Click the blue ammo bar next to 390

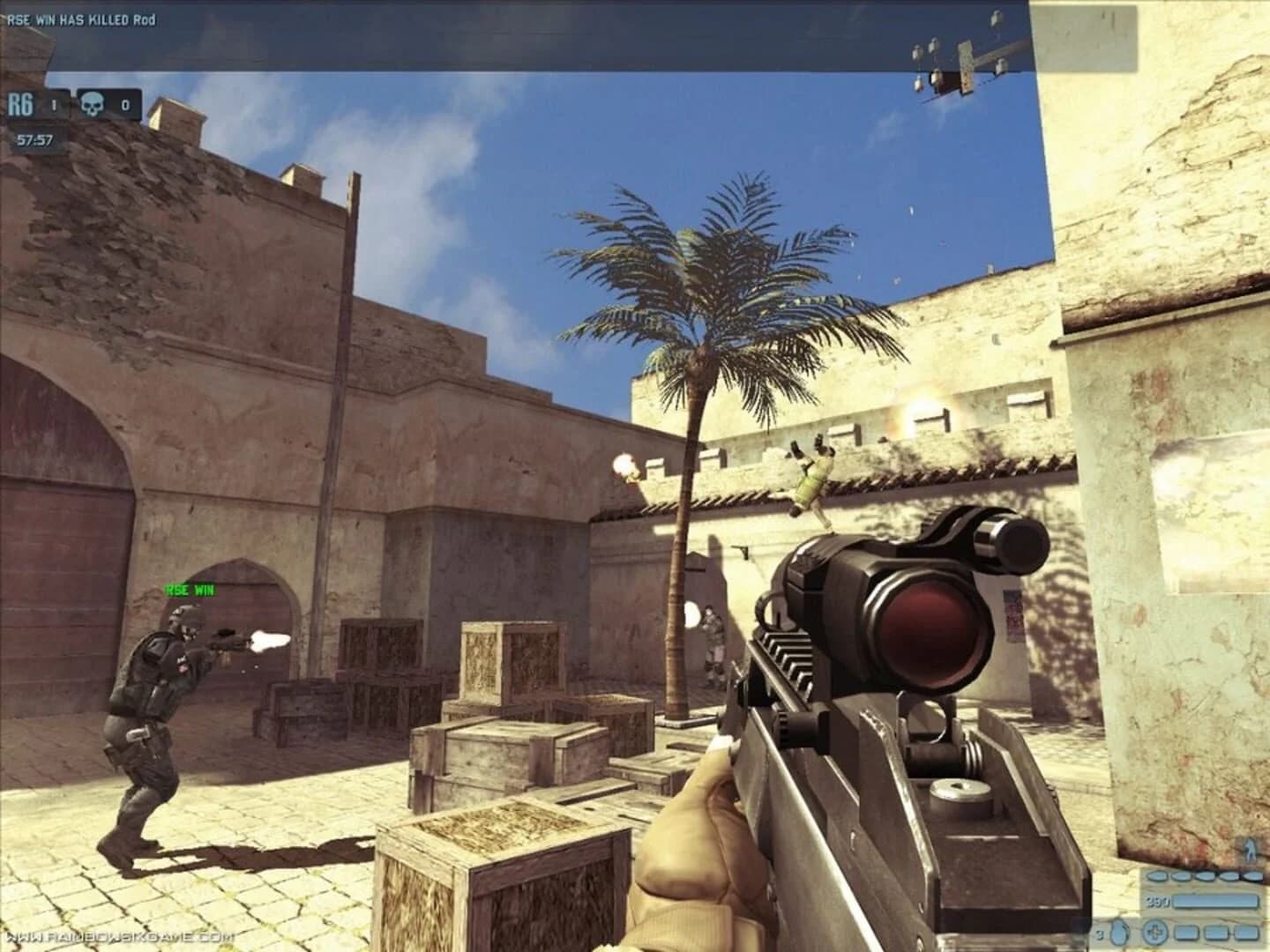coord(1216,901)
